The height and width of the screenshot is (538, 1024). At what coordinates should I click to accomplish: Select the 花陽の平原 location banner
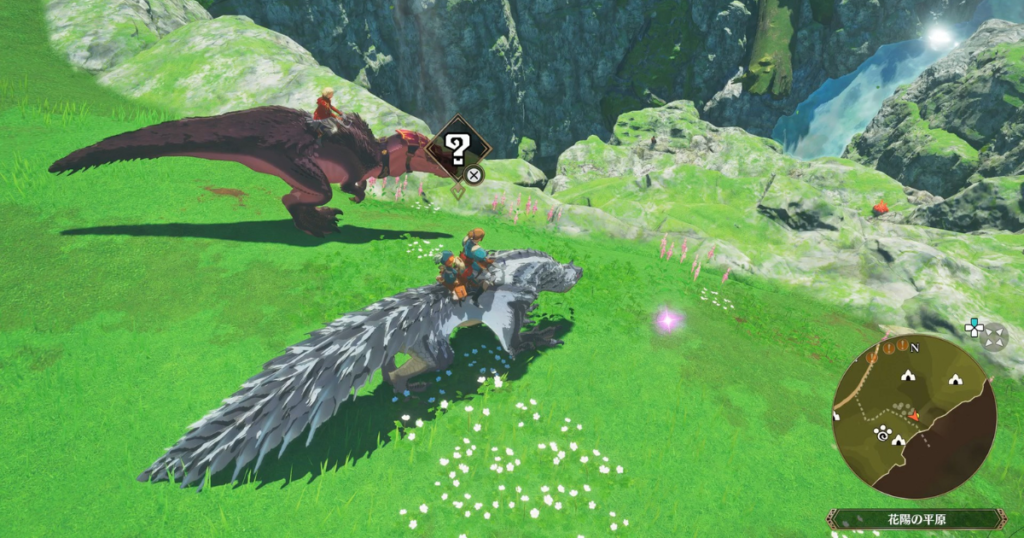click(x=915, y=520)
